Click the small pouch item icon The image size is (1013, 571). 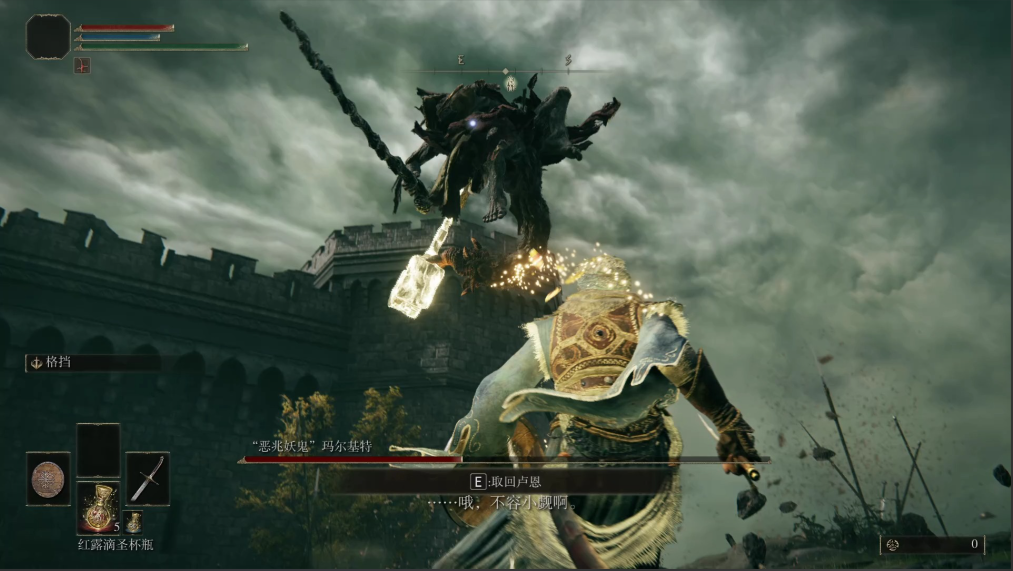click(x=133, y=521)
